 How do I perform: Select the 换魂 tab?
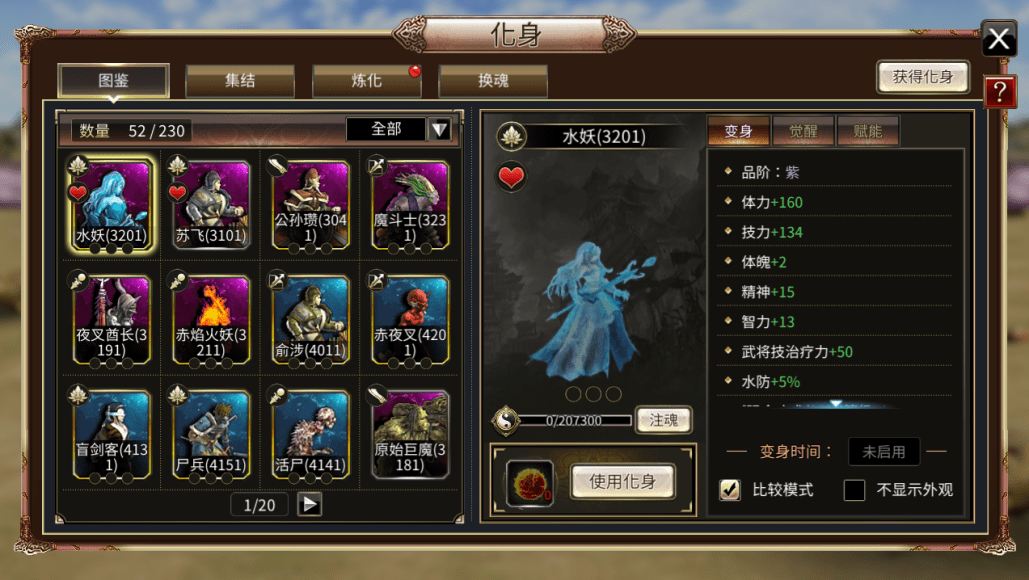click(493, 81)
